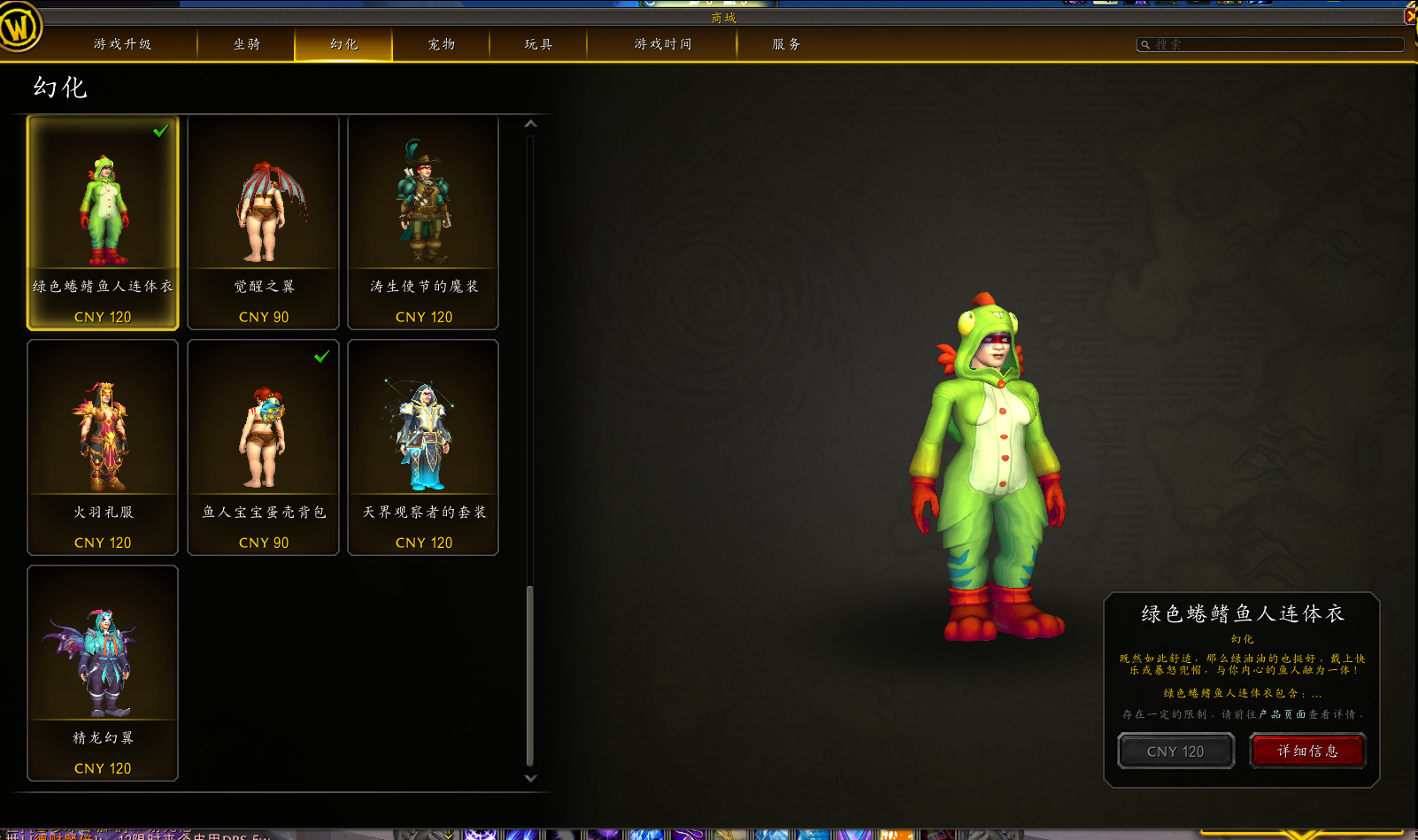The height and width of the screenshot is (840, 1418).
Task: Go to the 游戏时间 tab
Action: (662, 44)
